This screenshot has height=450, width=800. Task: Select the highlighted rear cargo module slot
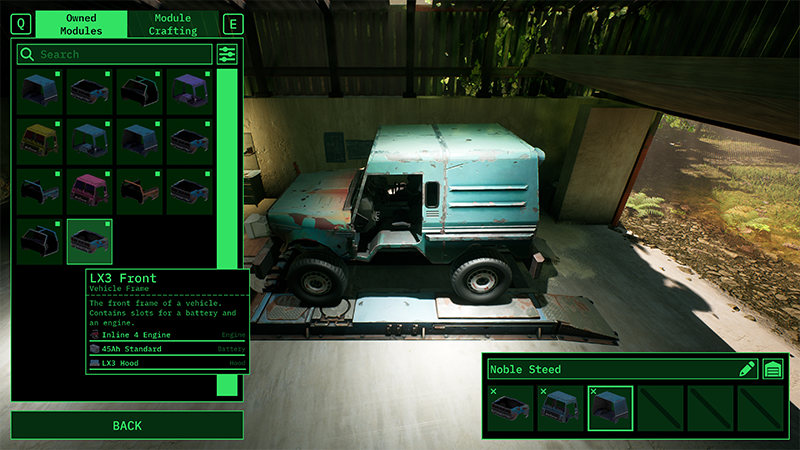pyautogui.click(x=610, y=408)
